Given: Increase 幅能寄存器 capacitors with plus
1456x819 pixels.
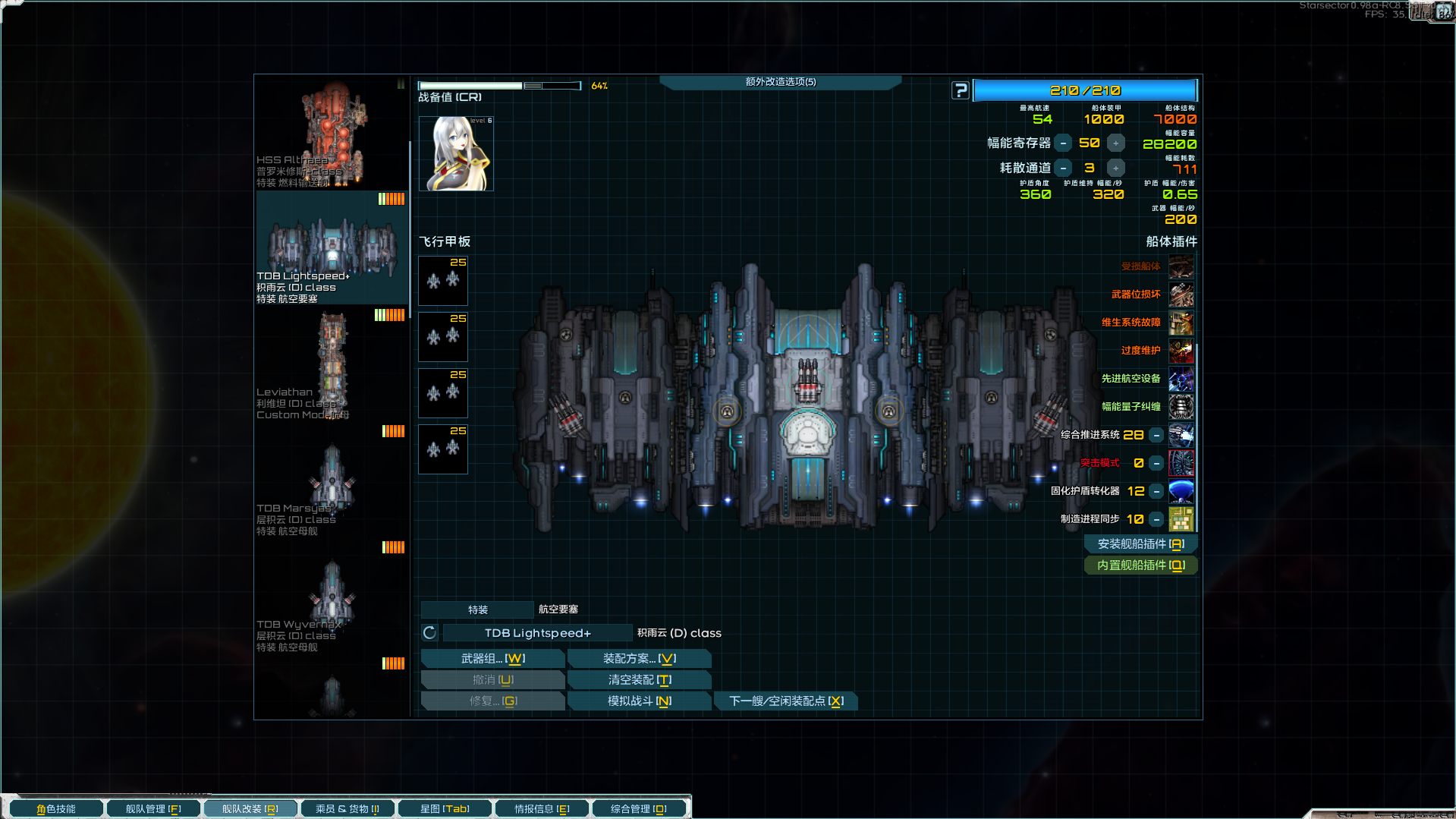Looking at the screenshot, I should pos(1115,143).
